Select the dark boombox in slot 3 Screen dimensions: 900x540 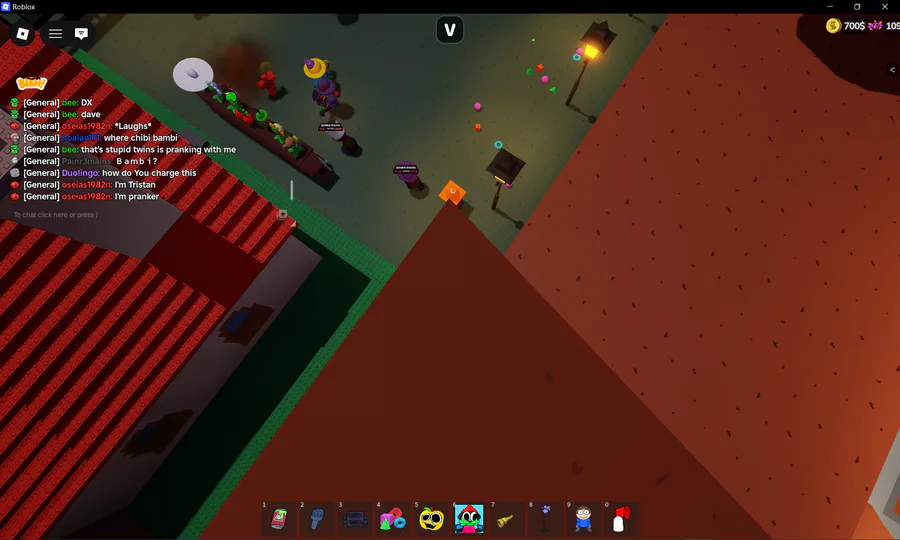pos(355,519)
